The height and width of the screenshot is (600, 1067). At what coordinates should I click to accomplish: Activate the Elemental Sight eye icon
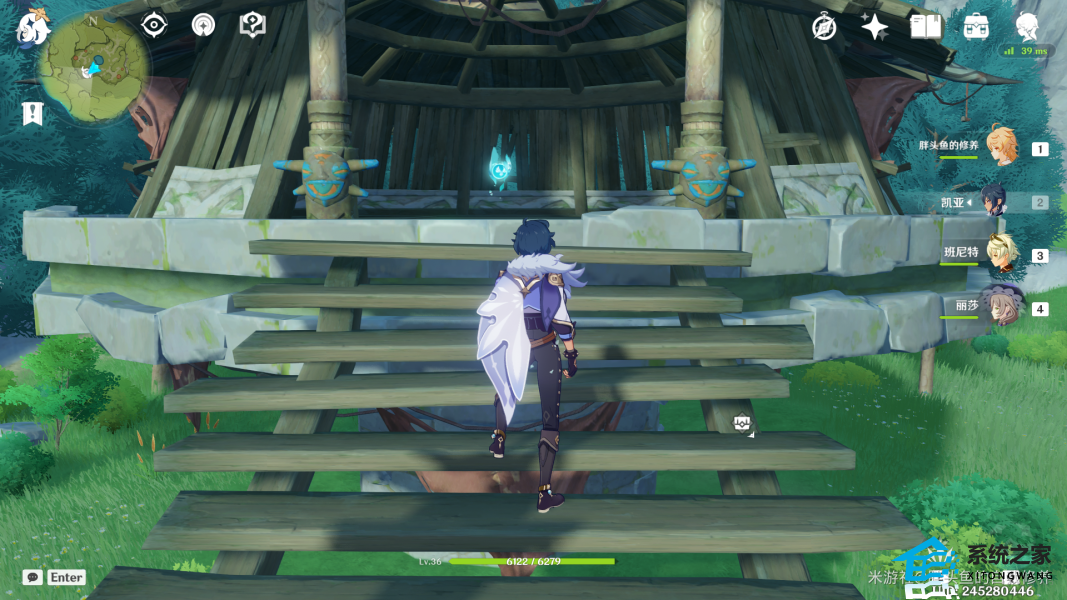(x=154, y=25)
